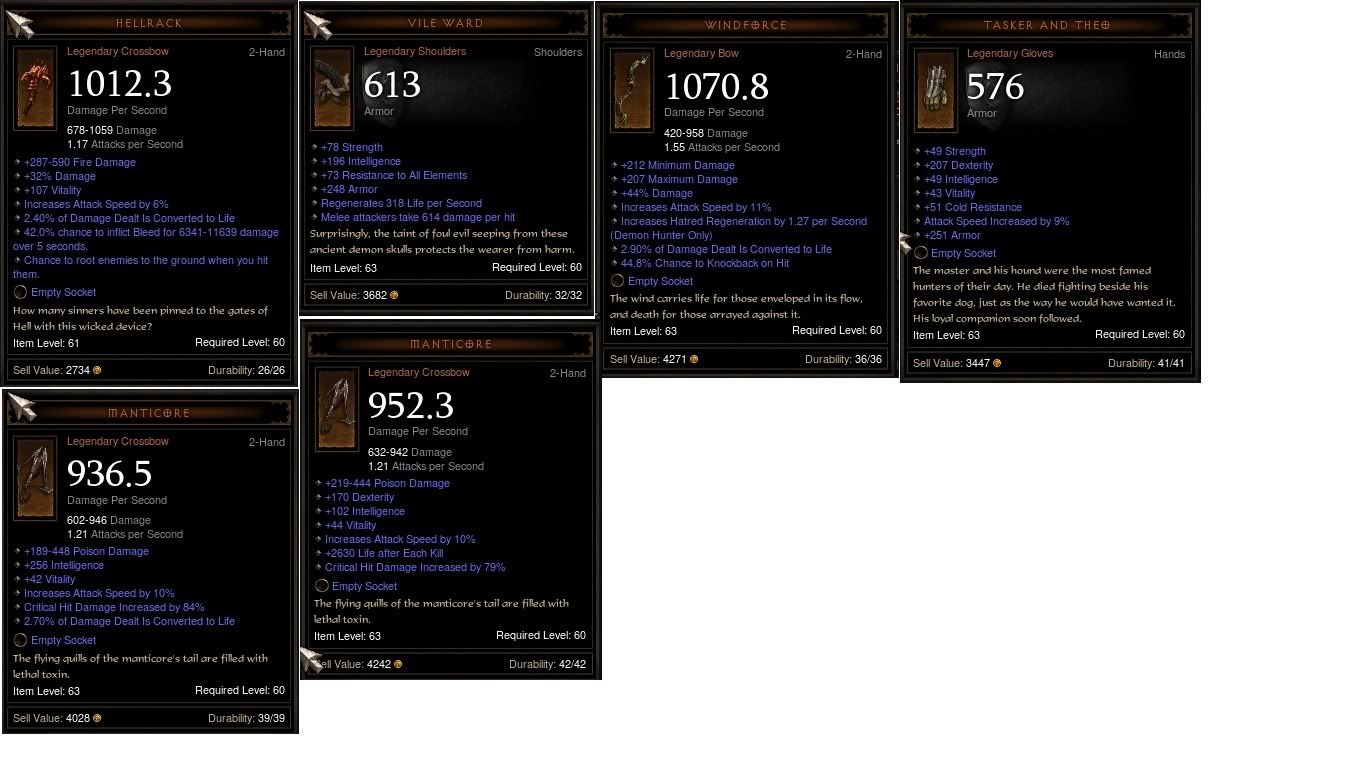Click the Durability 39/39 indicator on Manticore
Image resolution: width=1366 pixels, height=768 pixels.
248,718
